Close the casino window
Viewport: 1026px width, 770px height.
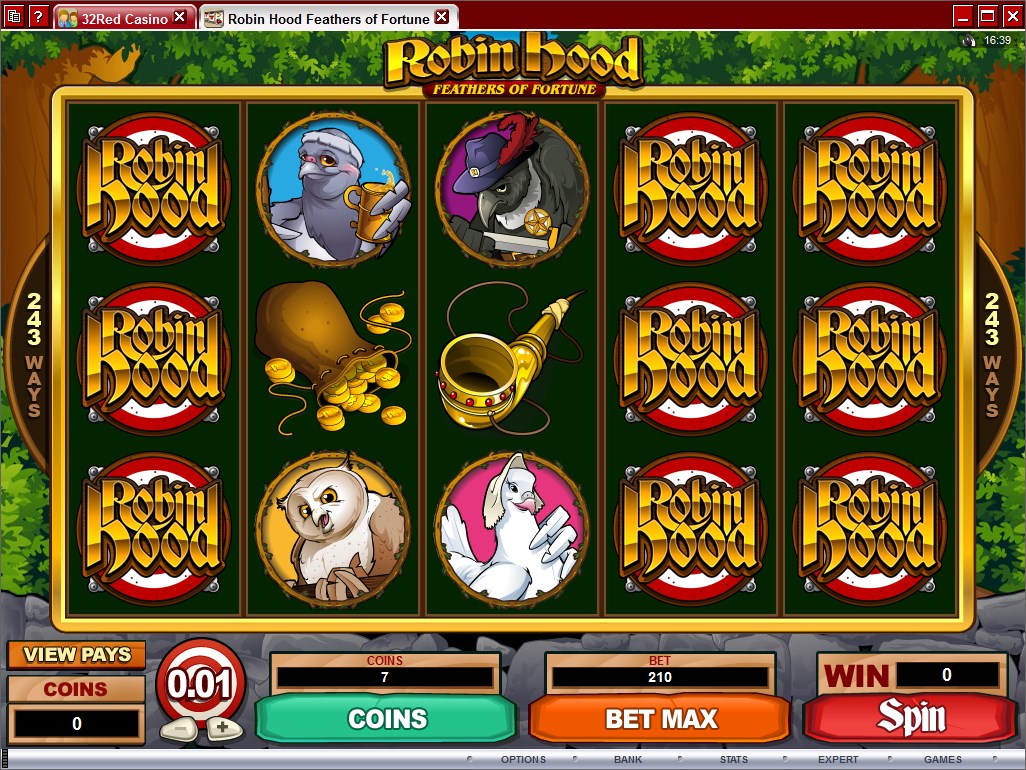coord(1011,16)
